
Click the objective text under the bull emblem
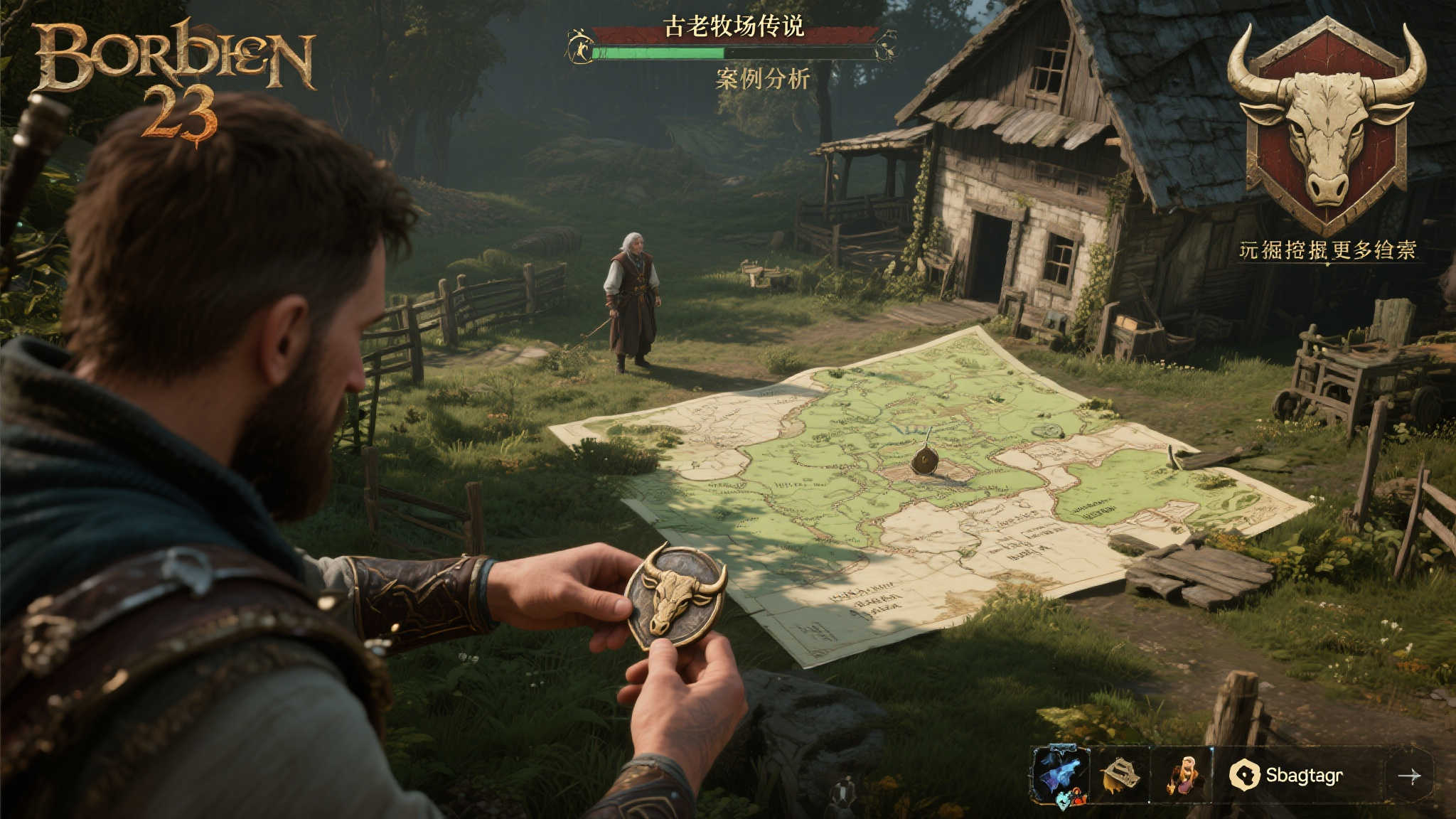coord(1327,250)
